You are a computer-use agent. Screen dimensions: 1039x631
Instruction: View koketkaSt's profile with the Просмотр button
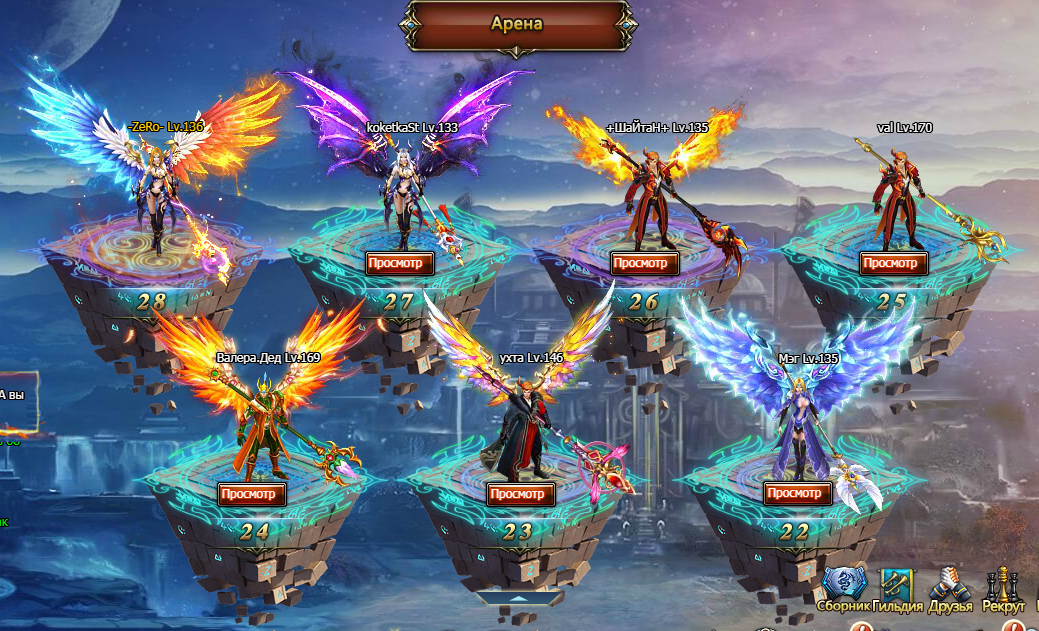[x=400, y=263]
